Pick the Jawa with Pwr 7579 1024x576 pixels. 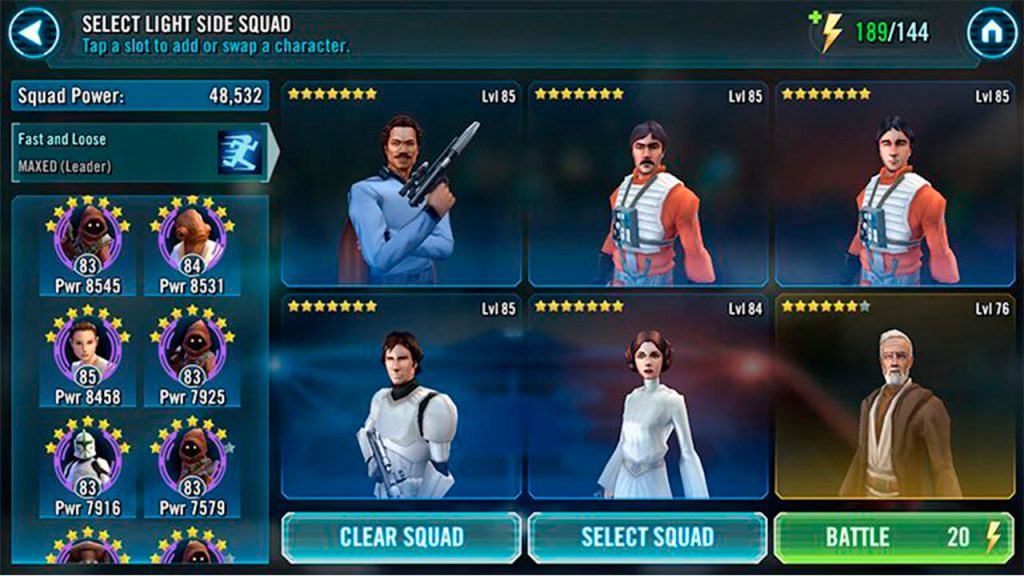[192, 468]
